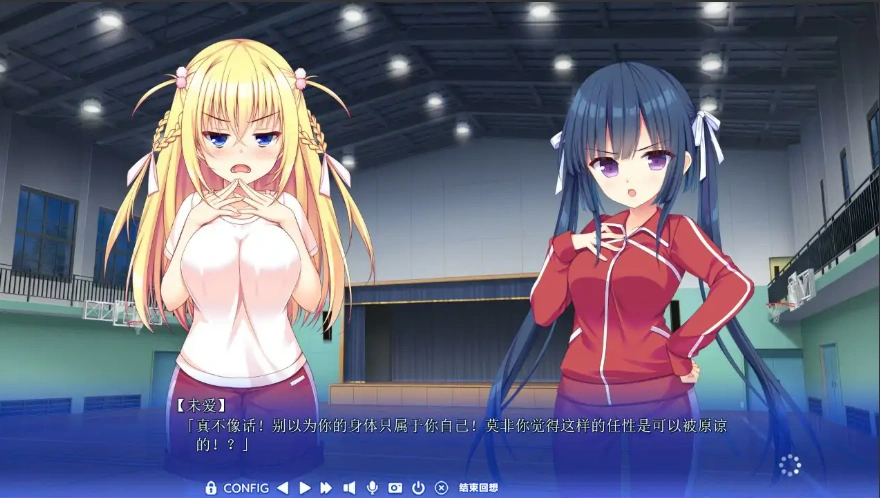This screenshot has height=498, width=880.
Task: Take a screenshot with the camera icon
Action: pos(395,488)
